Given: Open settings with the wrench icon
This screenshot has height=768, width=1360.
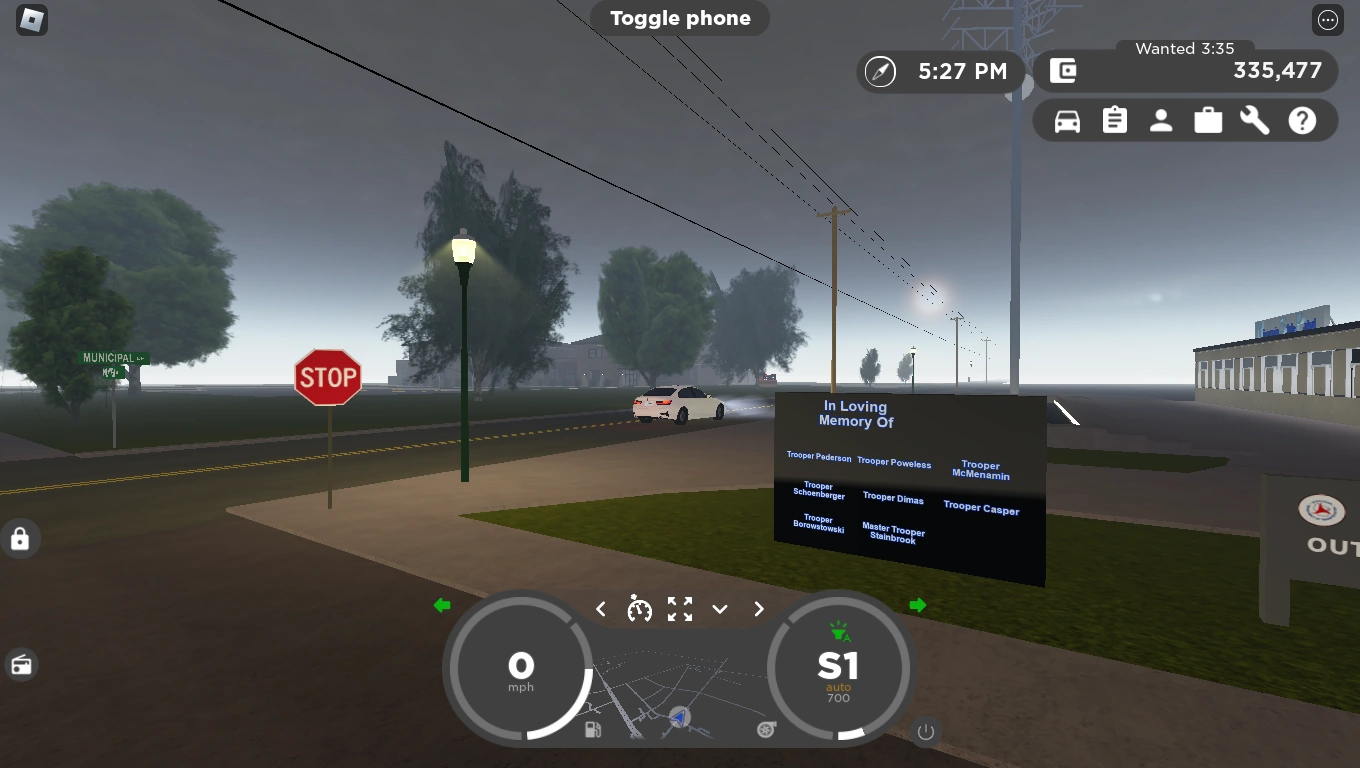Looking at the screenshot, I should [x=1254, y=120].
